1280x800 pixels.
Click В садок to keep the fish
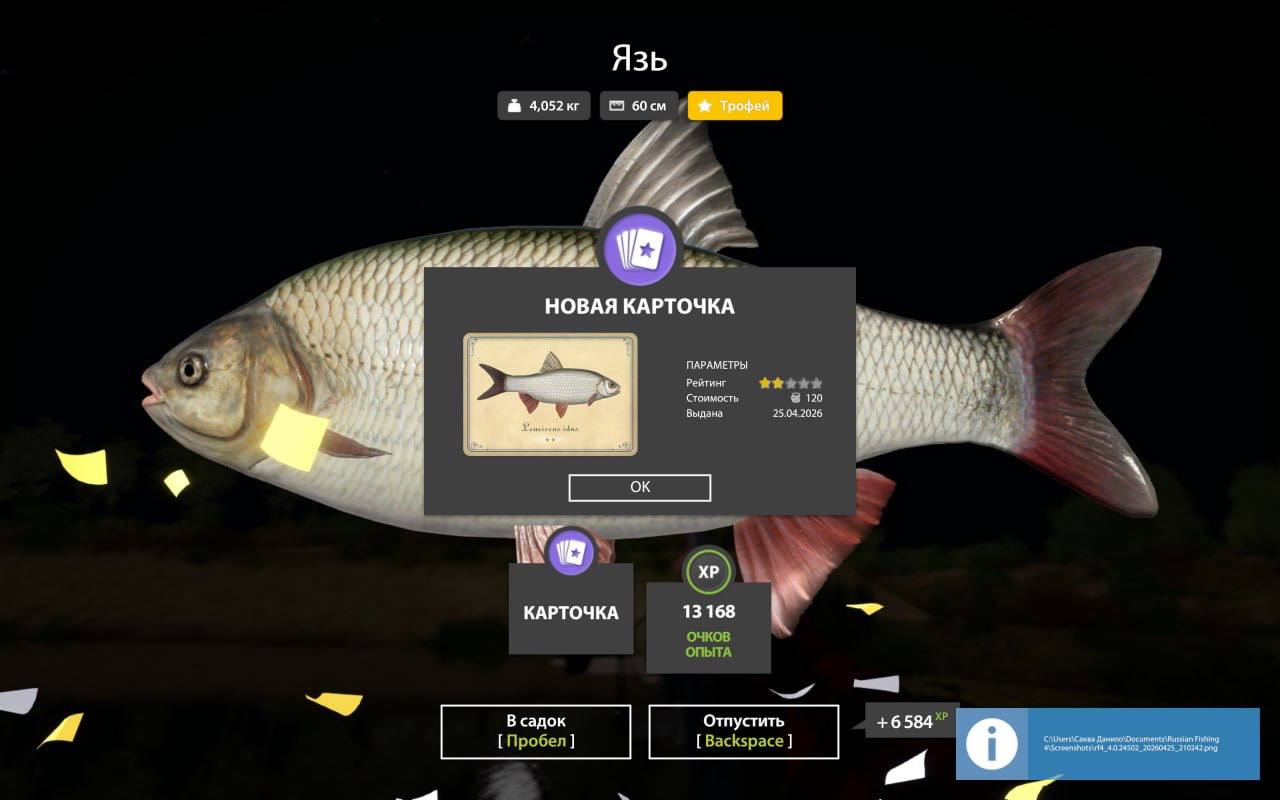(x=535, y=731)
